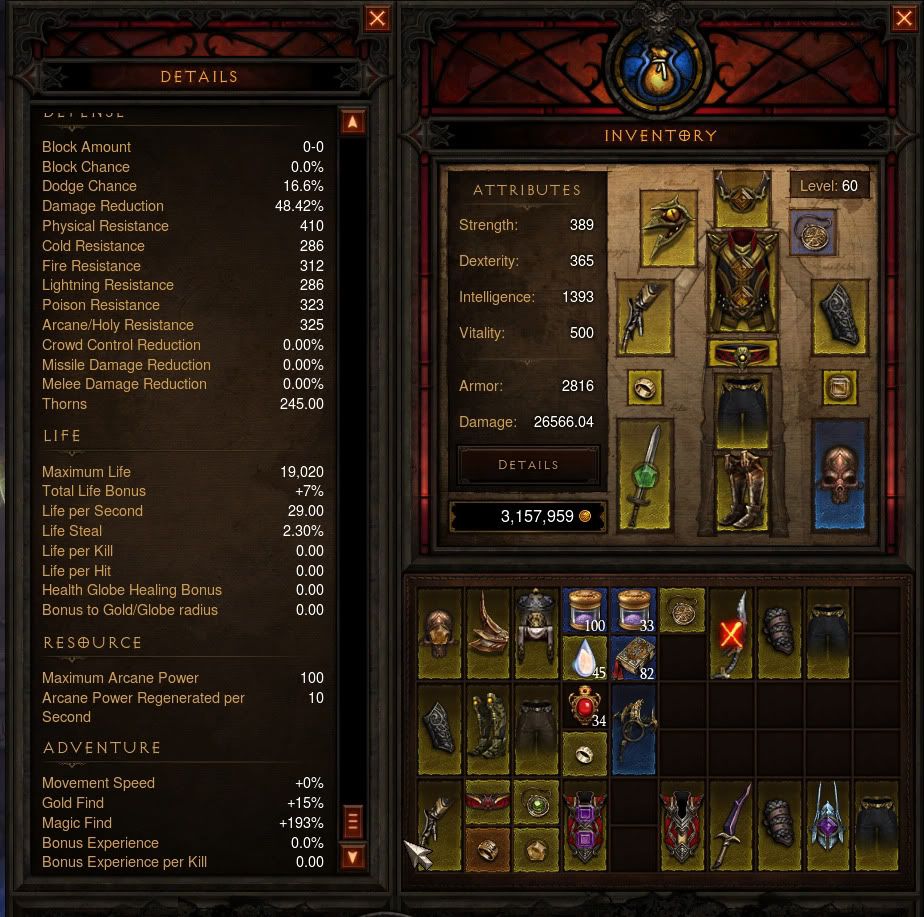Select the equipped belt slot
Screen dimensions: 924x917
point(741,354)
